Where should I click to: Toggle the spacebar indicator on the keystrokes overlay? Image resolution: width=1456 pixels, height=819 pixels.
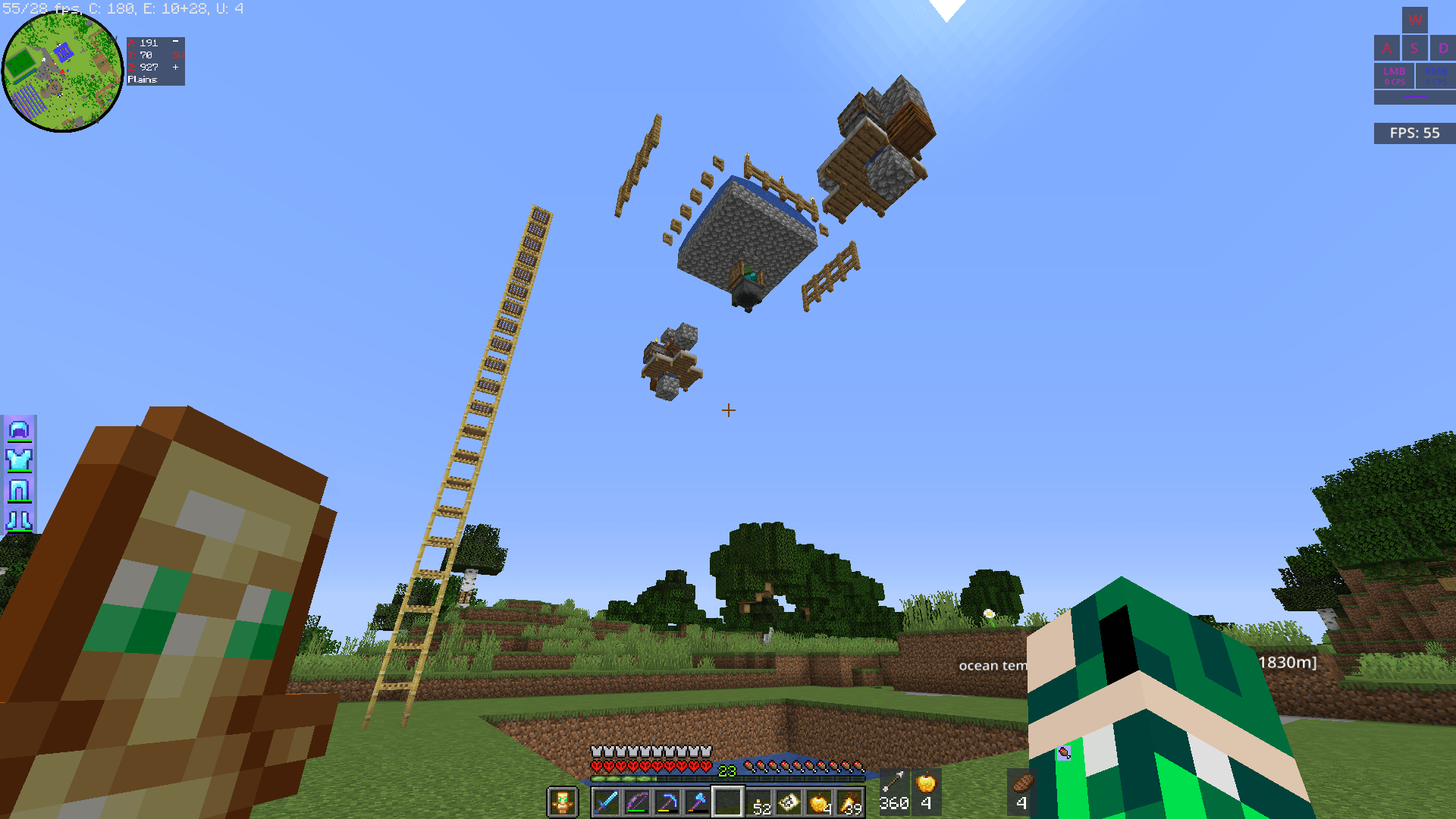click(x=1415, y=97)
